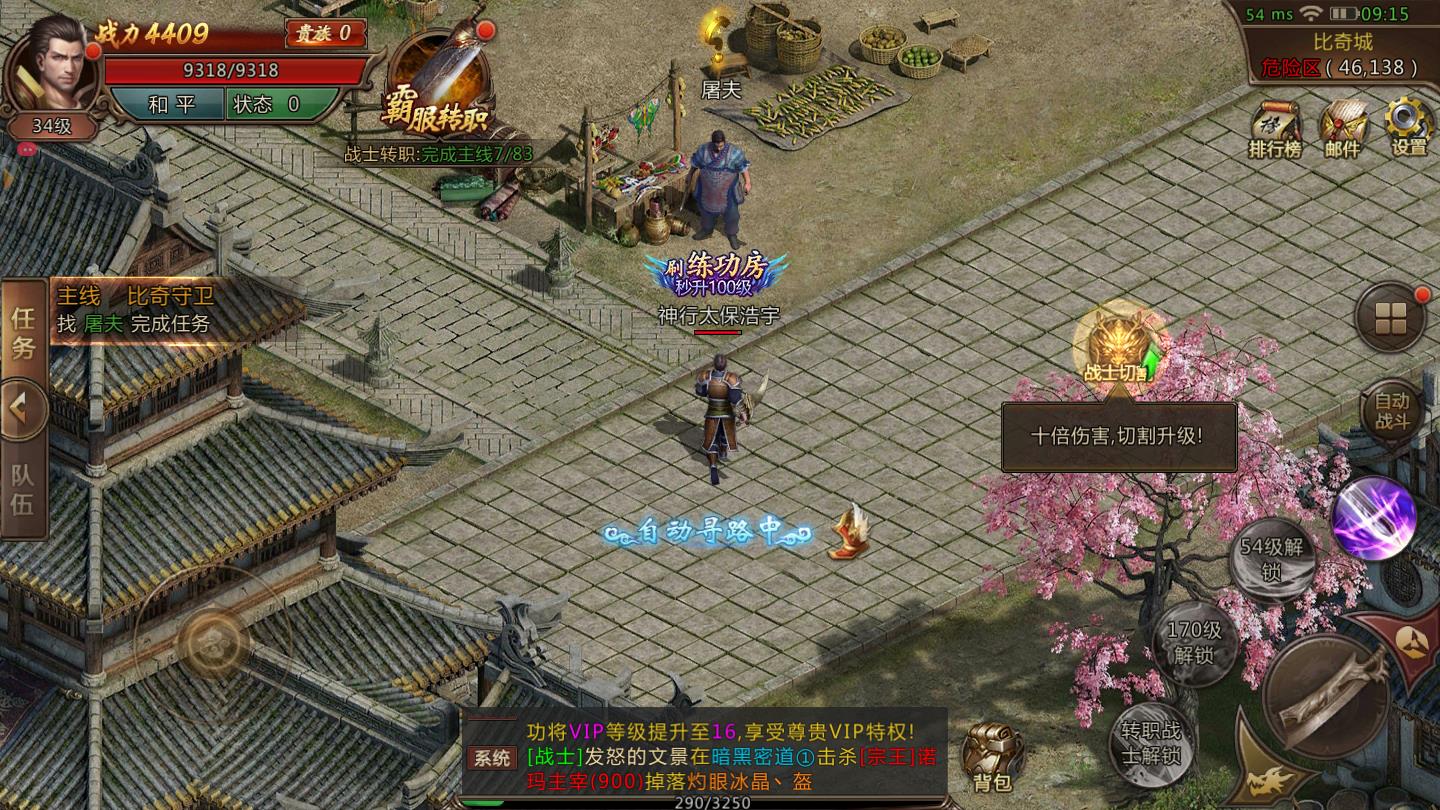The image size is (1440, 810).
Task: Collapse the quest panel with left chevron
Action: (x=24, y=405)
